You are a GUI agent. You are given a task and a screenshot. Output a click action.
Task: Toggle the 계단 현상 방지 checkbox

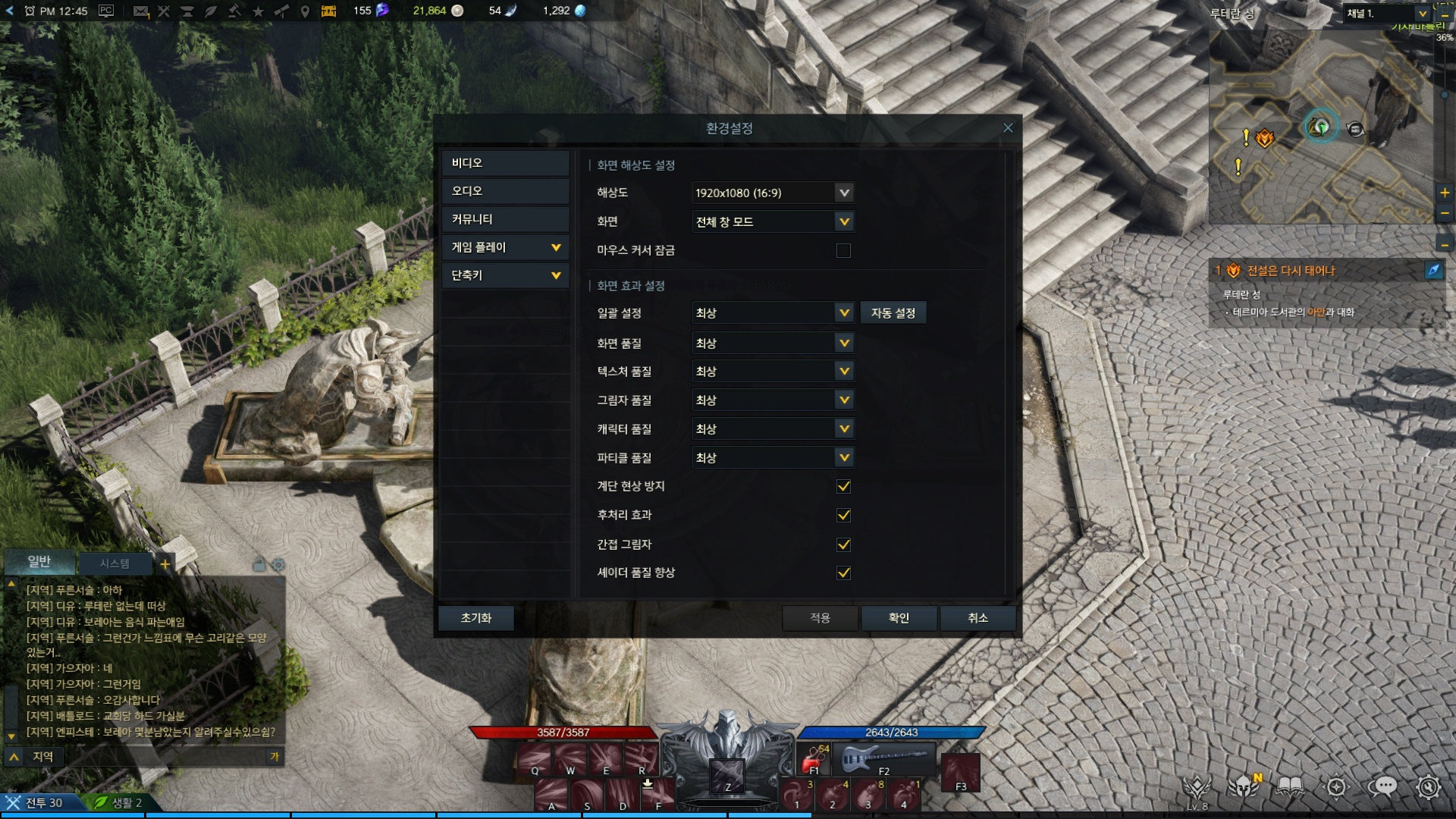point(843,487)
